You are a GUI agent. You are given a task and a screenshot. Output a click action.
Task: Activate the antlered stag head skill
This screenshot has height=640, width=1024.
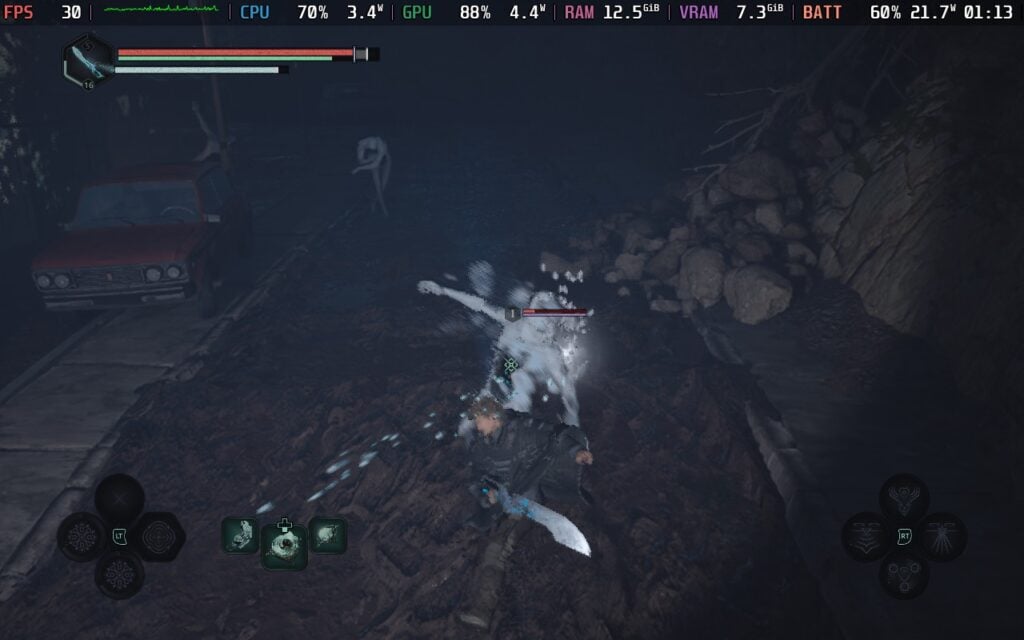904,498
